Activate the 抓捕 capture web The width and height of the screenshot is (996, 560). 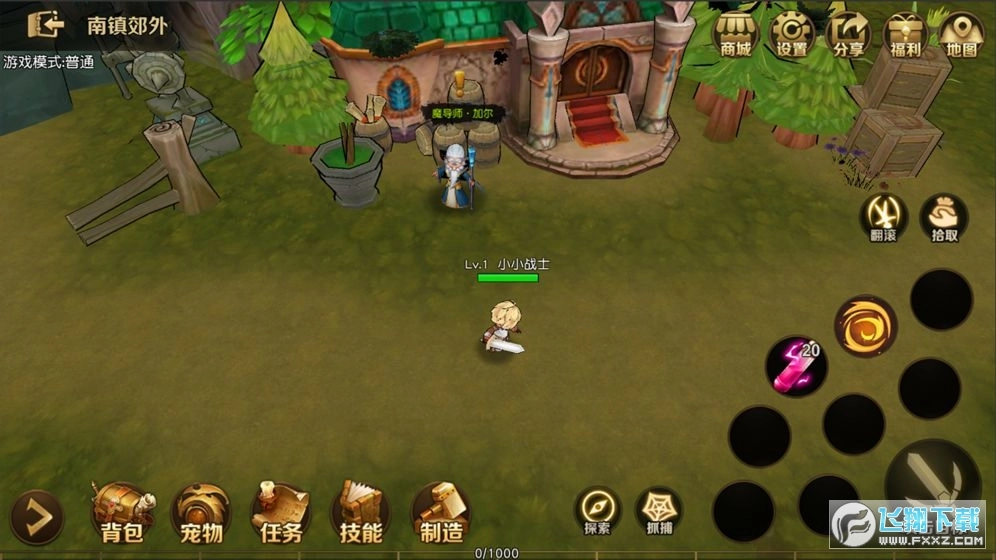point(658,510)
